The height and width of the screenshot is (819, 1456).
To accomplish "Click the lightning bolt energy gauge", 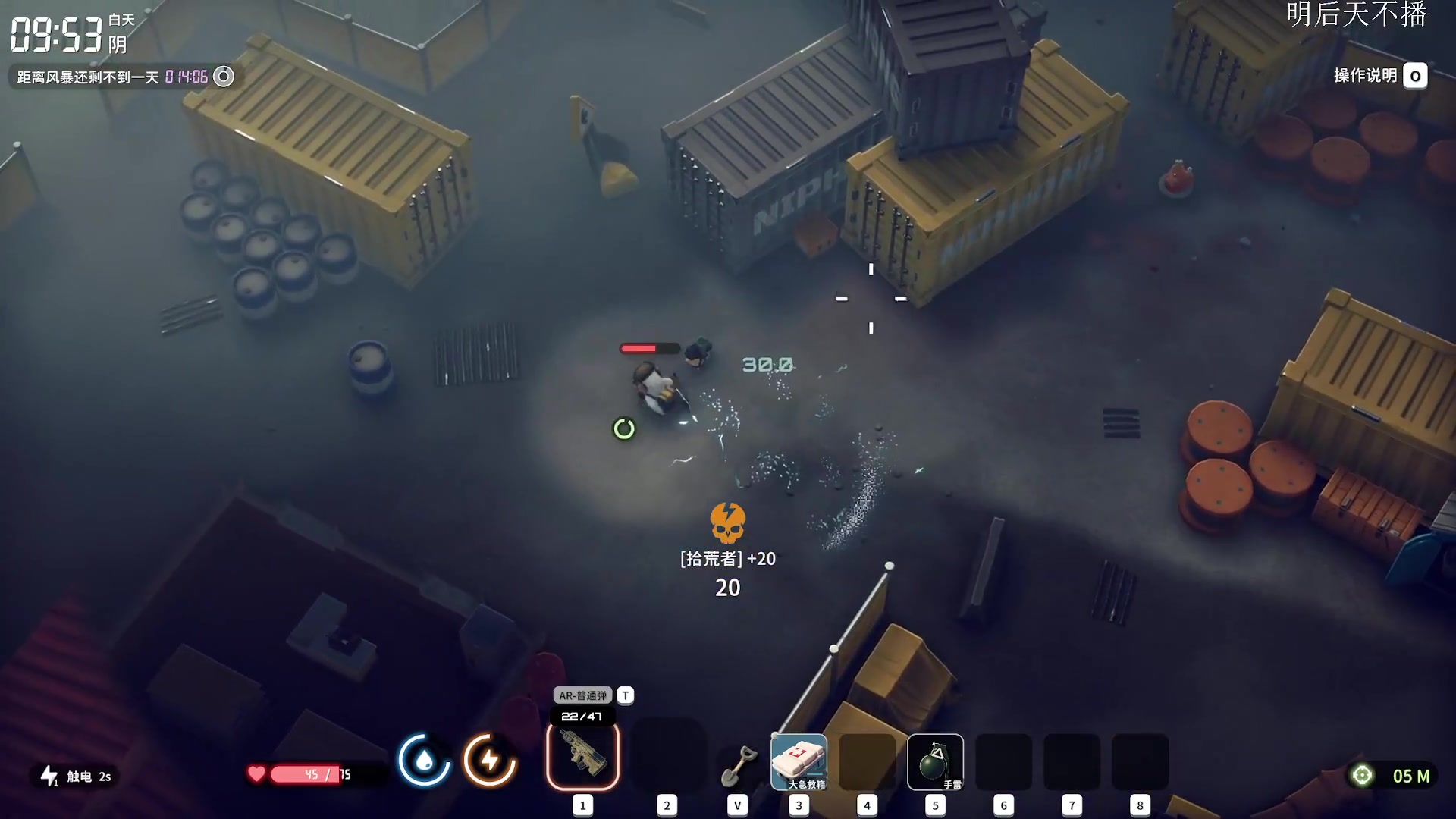I will (490, 760).
